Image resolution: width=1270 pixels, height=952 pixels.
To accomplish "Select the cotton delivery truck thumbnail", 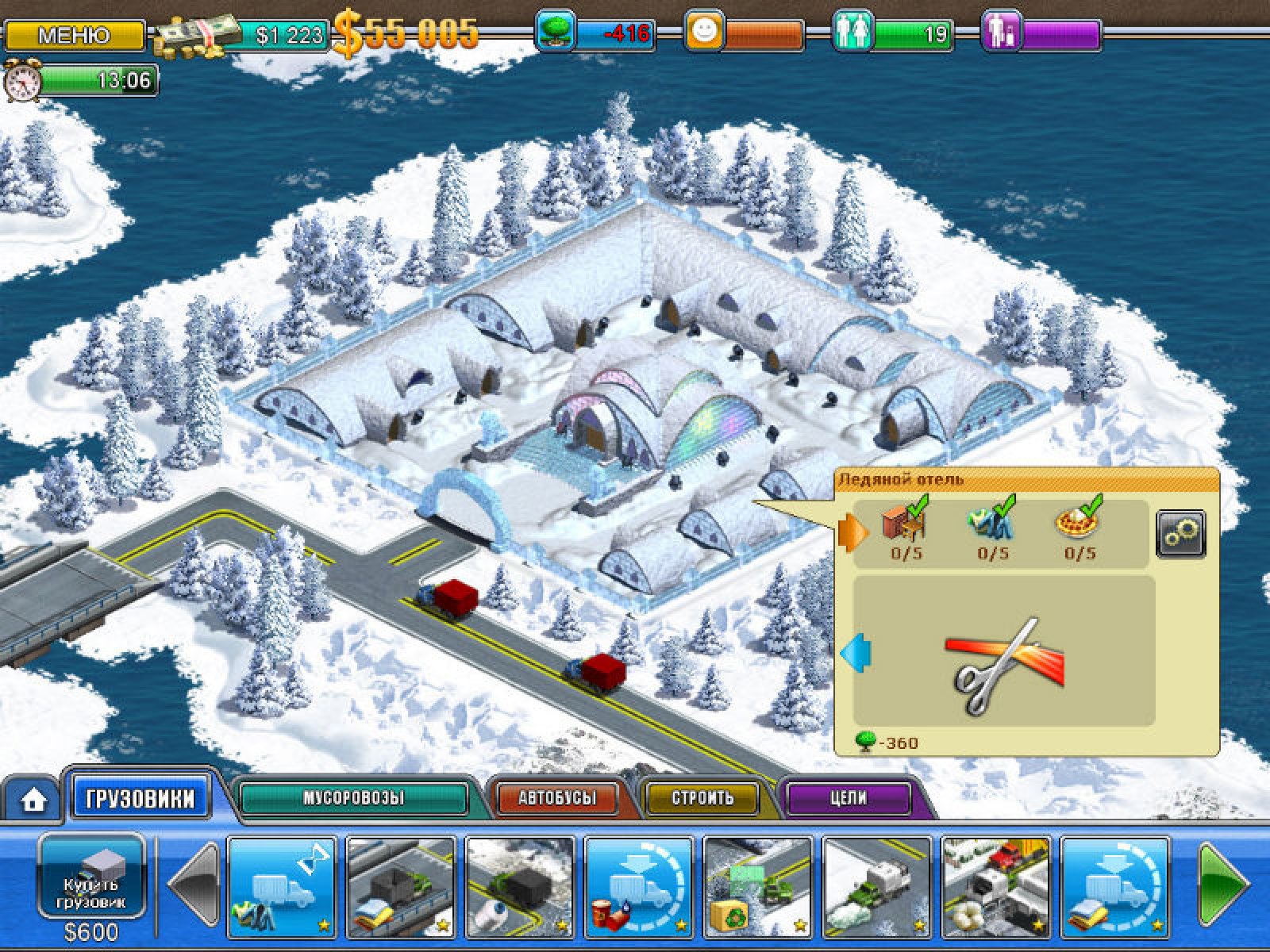I will click(995, 886).
